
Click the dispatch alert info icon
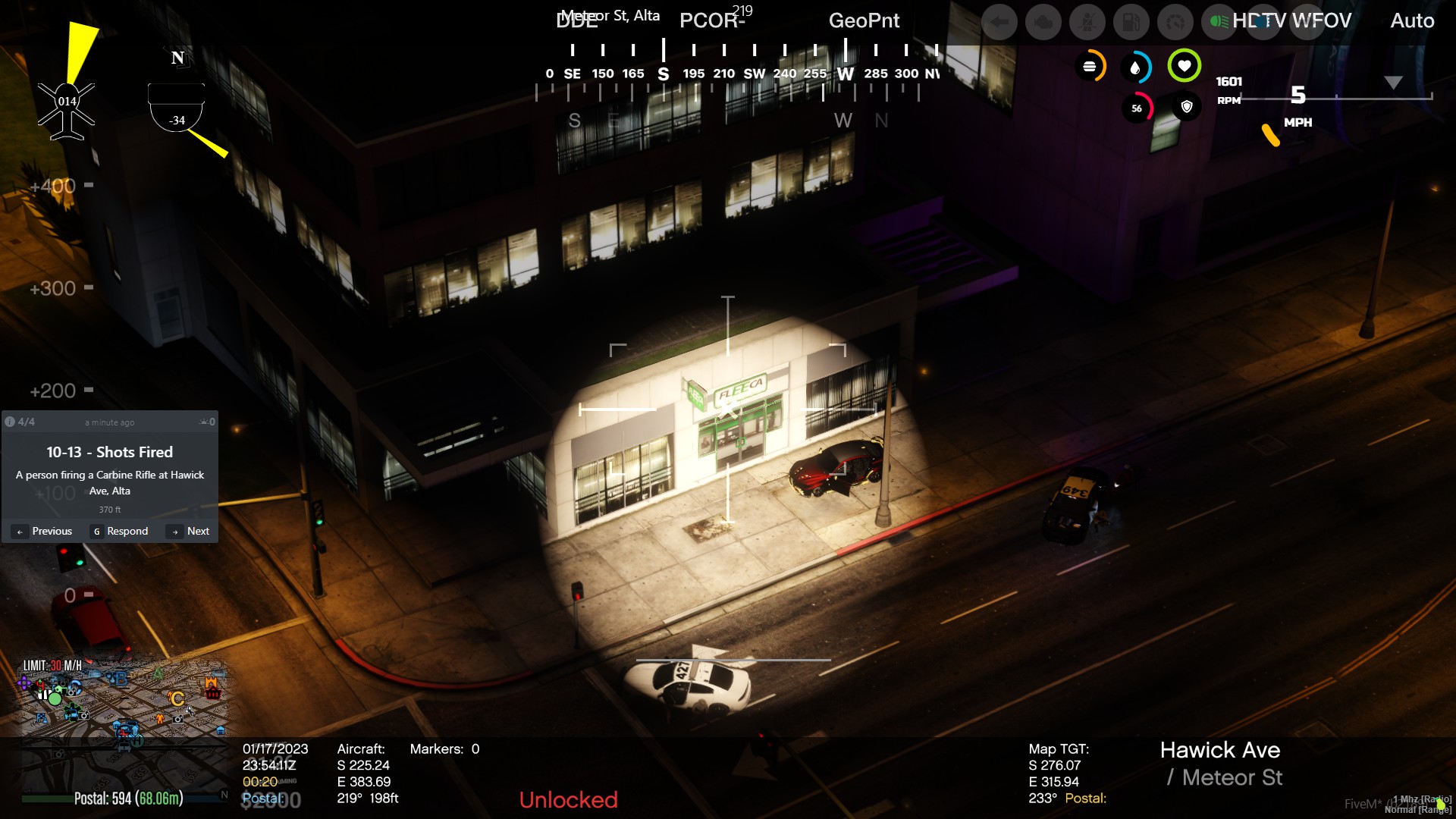coord(10,422)
